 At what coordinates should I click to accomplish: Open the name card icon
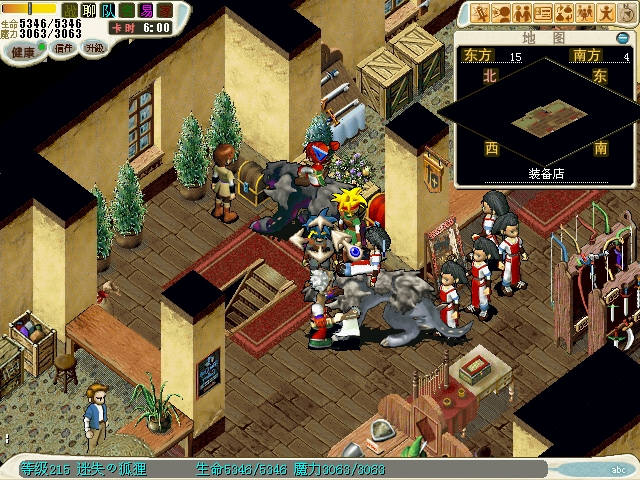(543, 13)
